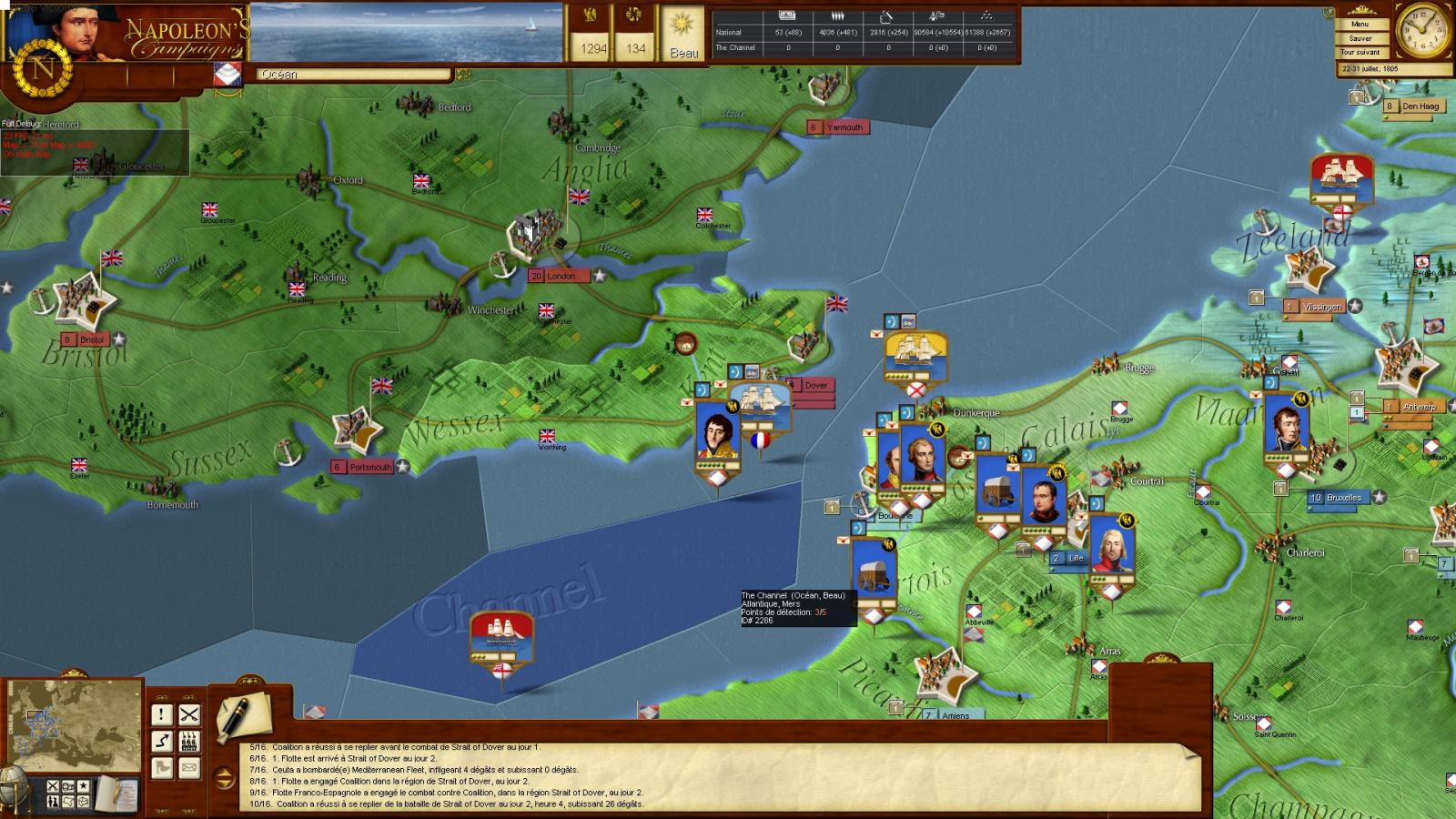Screen dimensions: 1456x819
Task: Select the soldiers formation order button
Action: pos(188,742)
